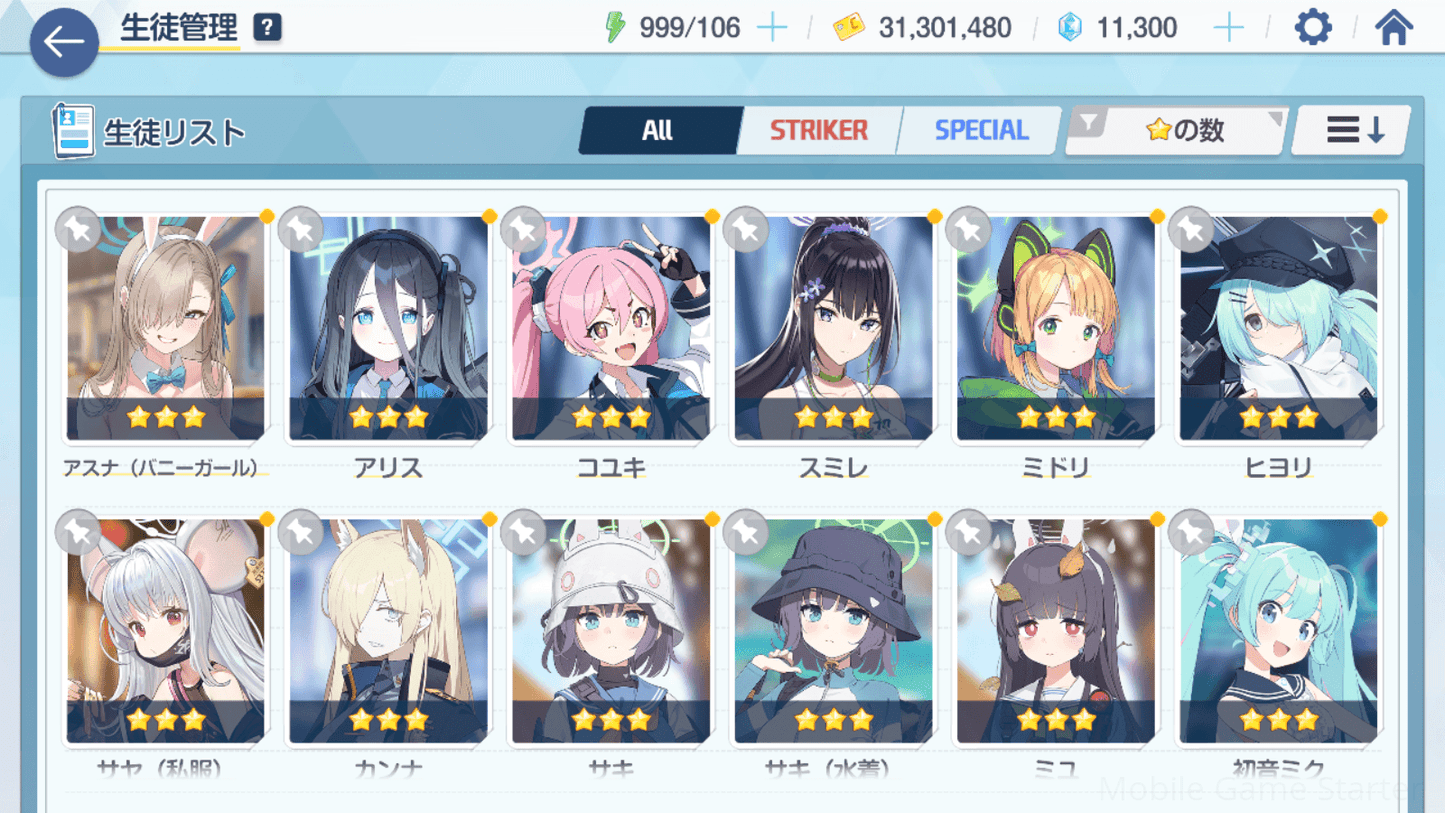Image resolution: width=1445 pixels, height=813 pixels.
Task: Toggle the sort order arrow button
Action: (1353, 131)
